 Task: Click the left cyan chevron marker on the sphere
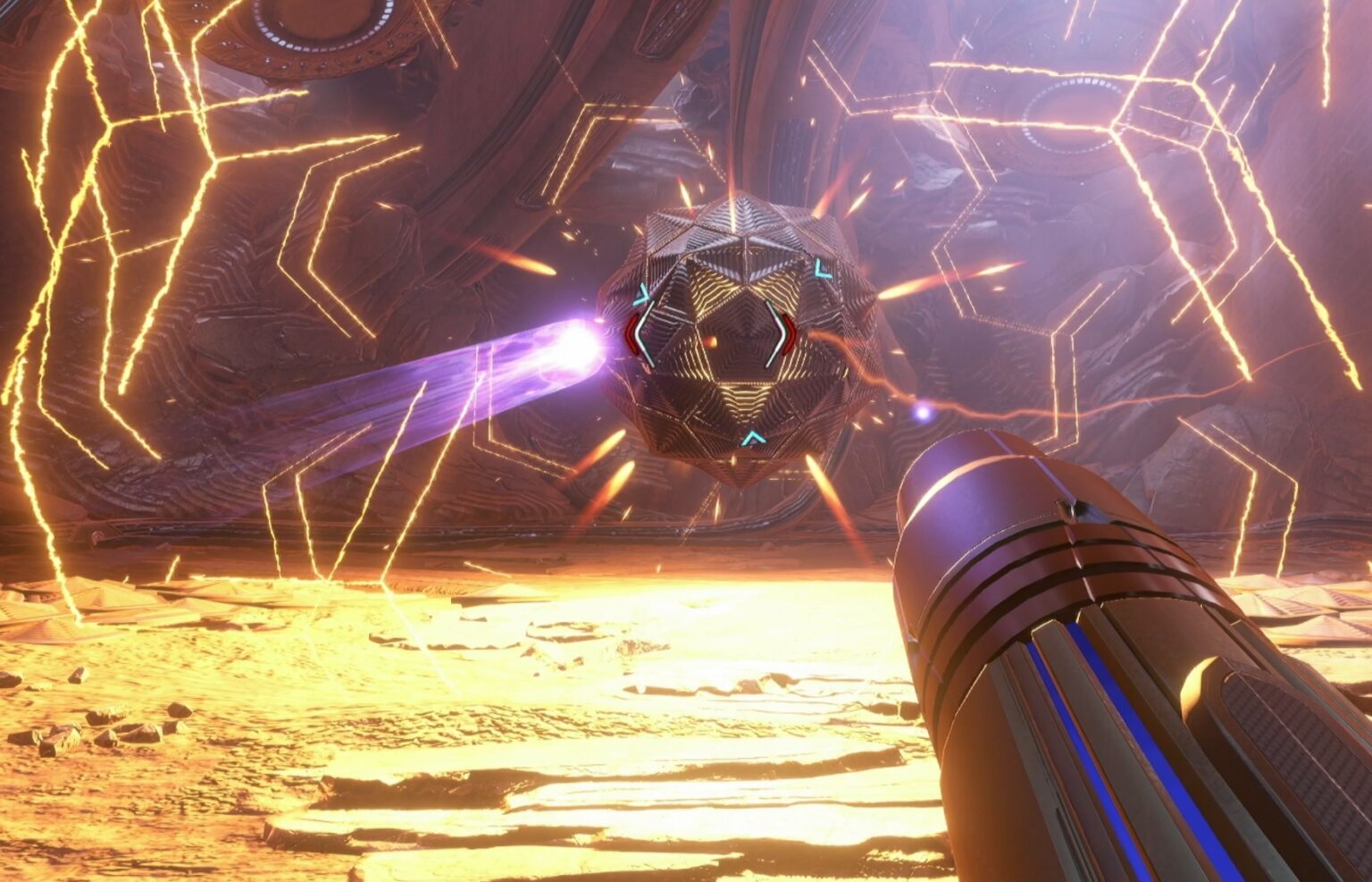(644, 293)
